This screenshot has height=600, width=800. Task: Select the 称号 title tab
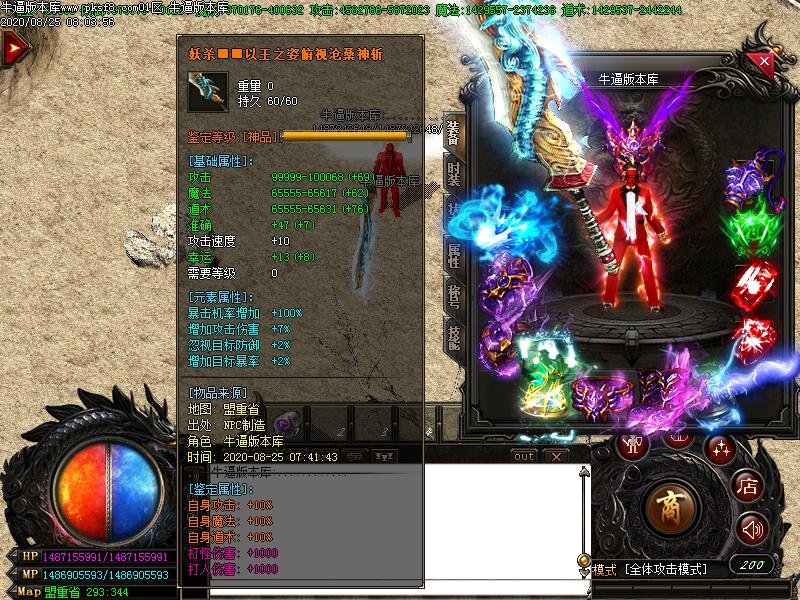click(x=453, y=297)
